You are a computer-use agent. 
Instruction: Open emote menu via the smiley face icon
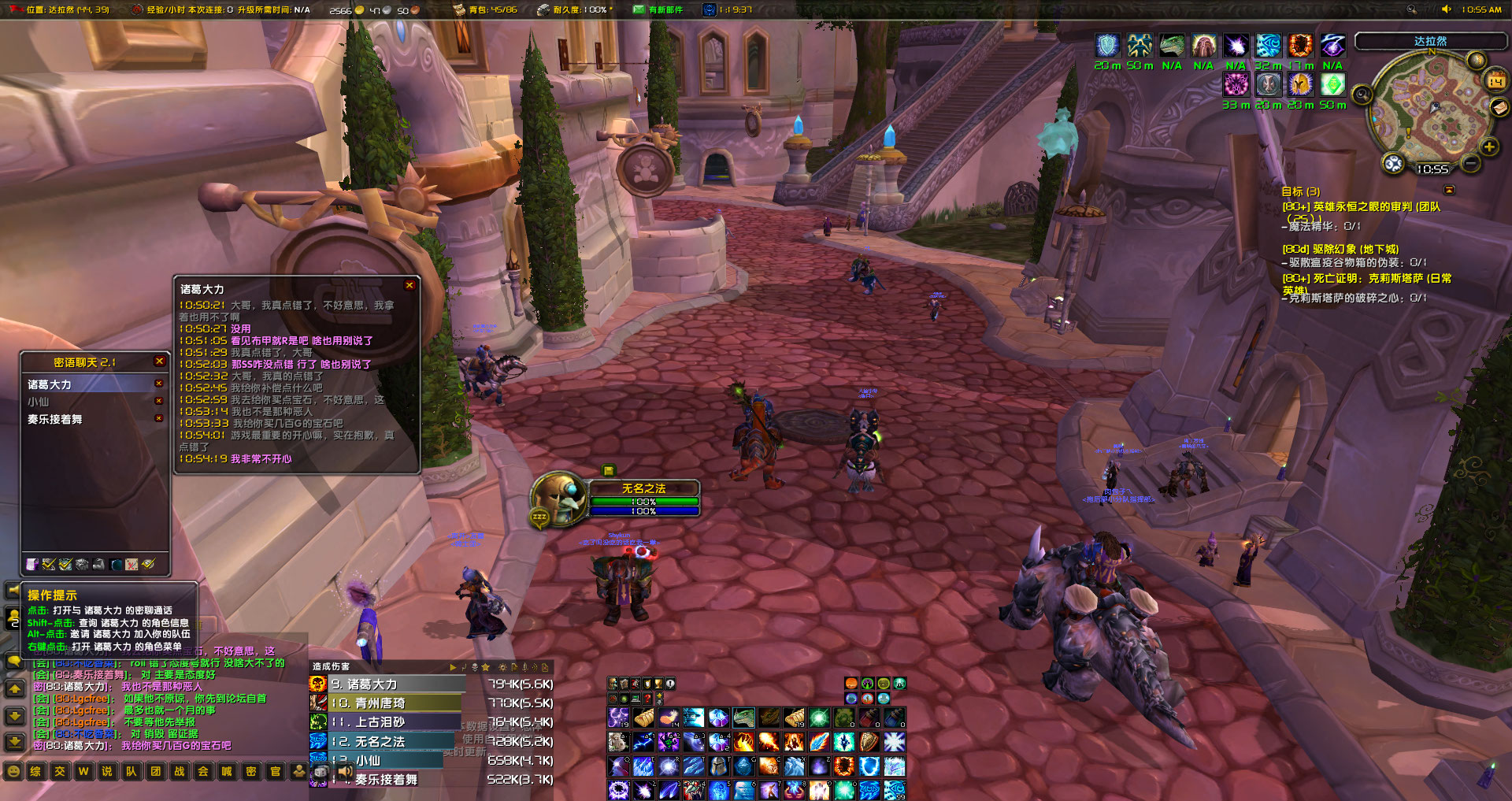[13, 773]
